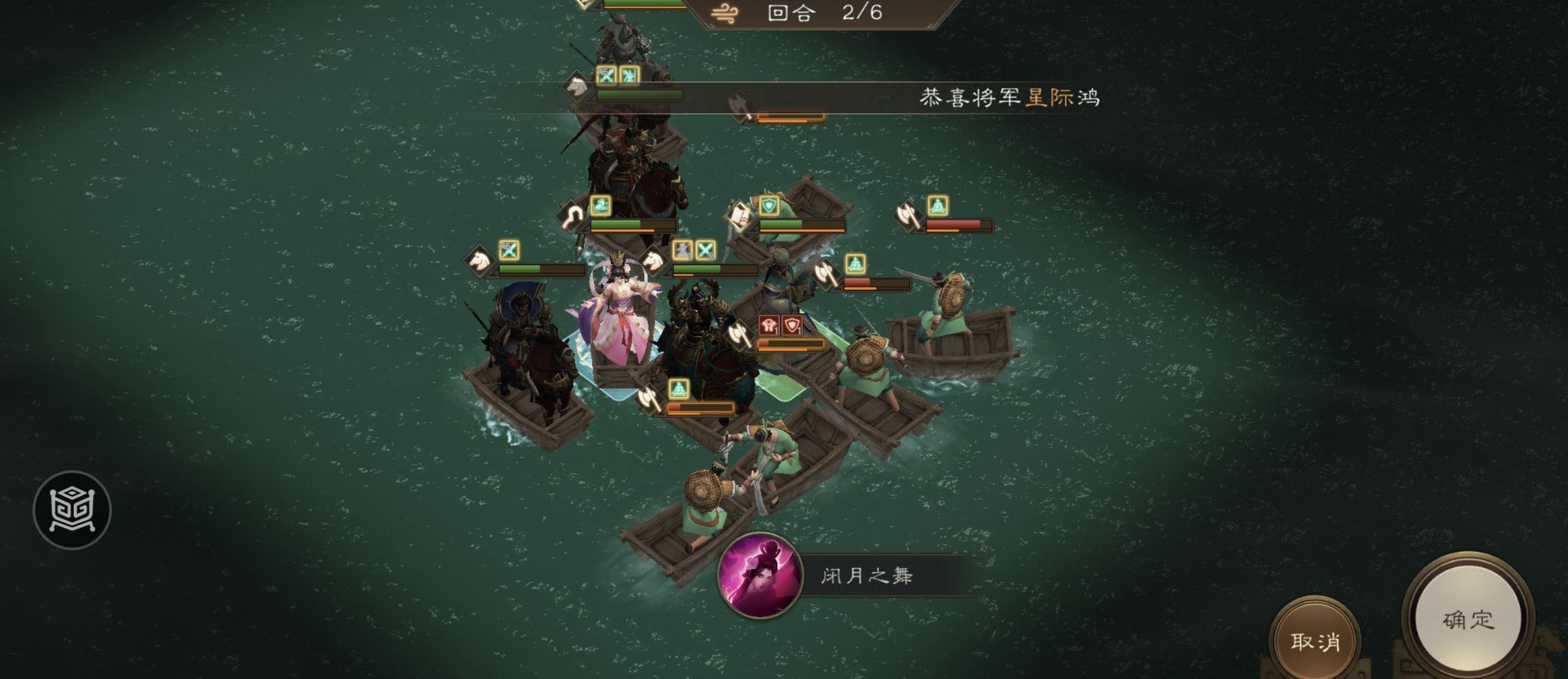1568x679 pixels.
Task: Tap the glowing tent buff icon near the axe unit
Action: [x=939, y=205]
